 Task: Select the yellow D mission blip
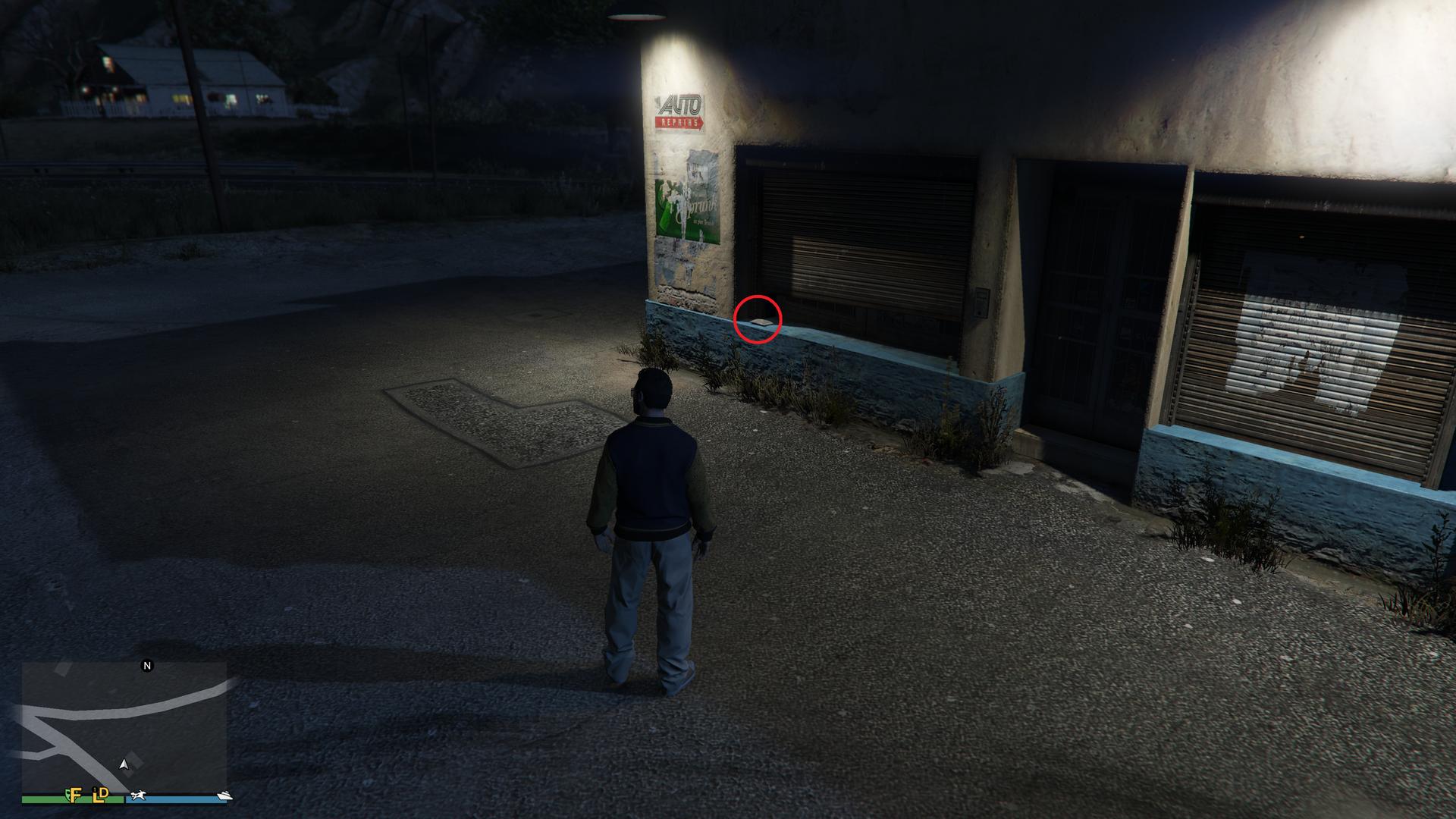tap(105, 793)
